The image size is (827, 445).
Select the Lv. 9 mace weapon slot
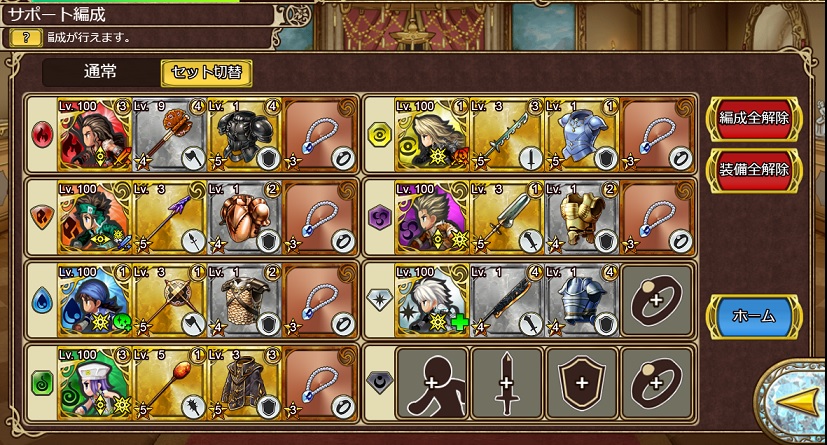coord(170,133)
